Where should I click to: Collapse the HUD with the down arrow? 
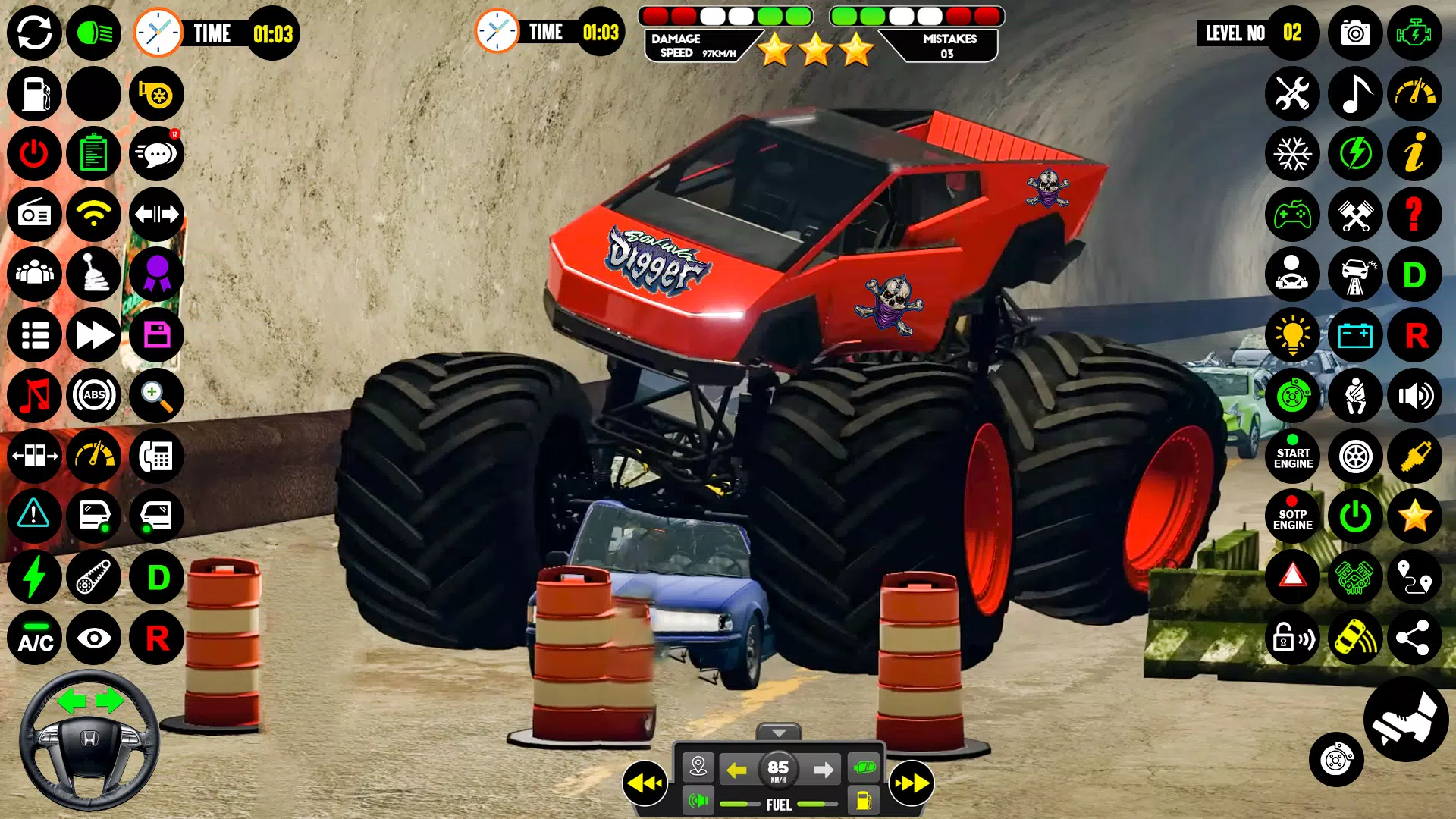click(x=779, y=734)
